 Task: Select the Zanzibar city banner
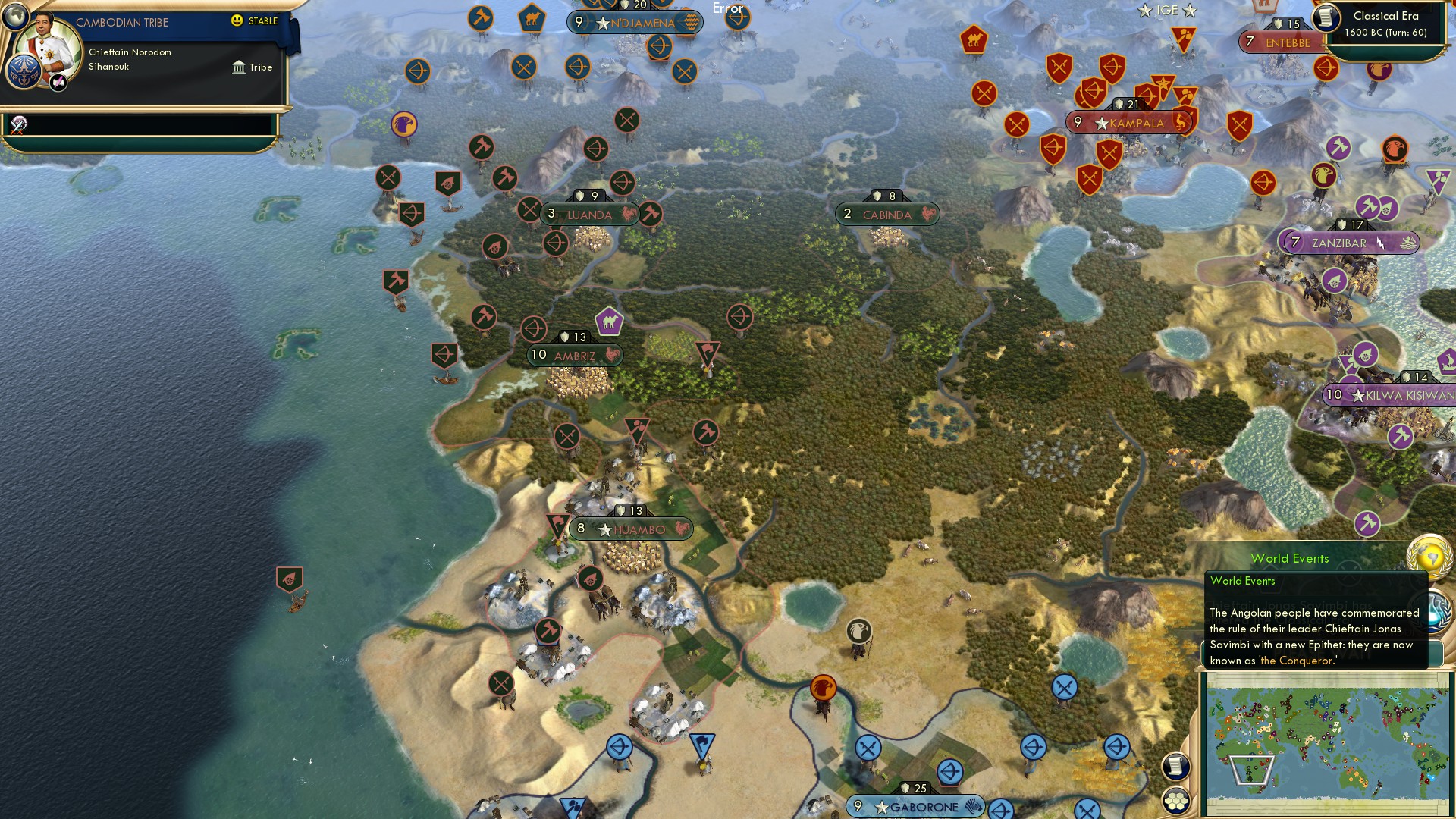[1345, 243]
